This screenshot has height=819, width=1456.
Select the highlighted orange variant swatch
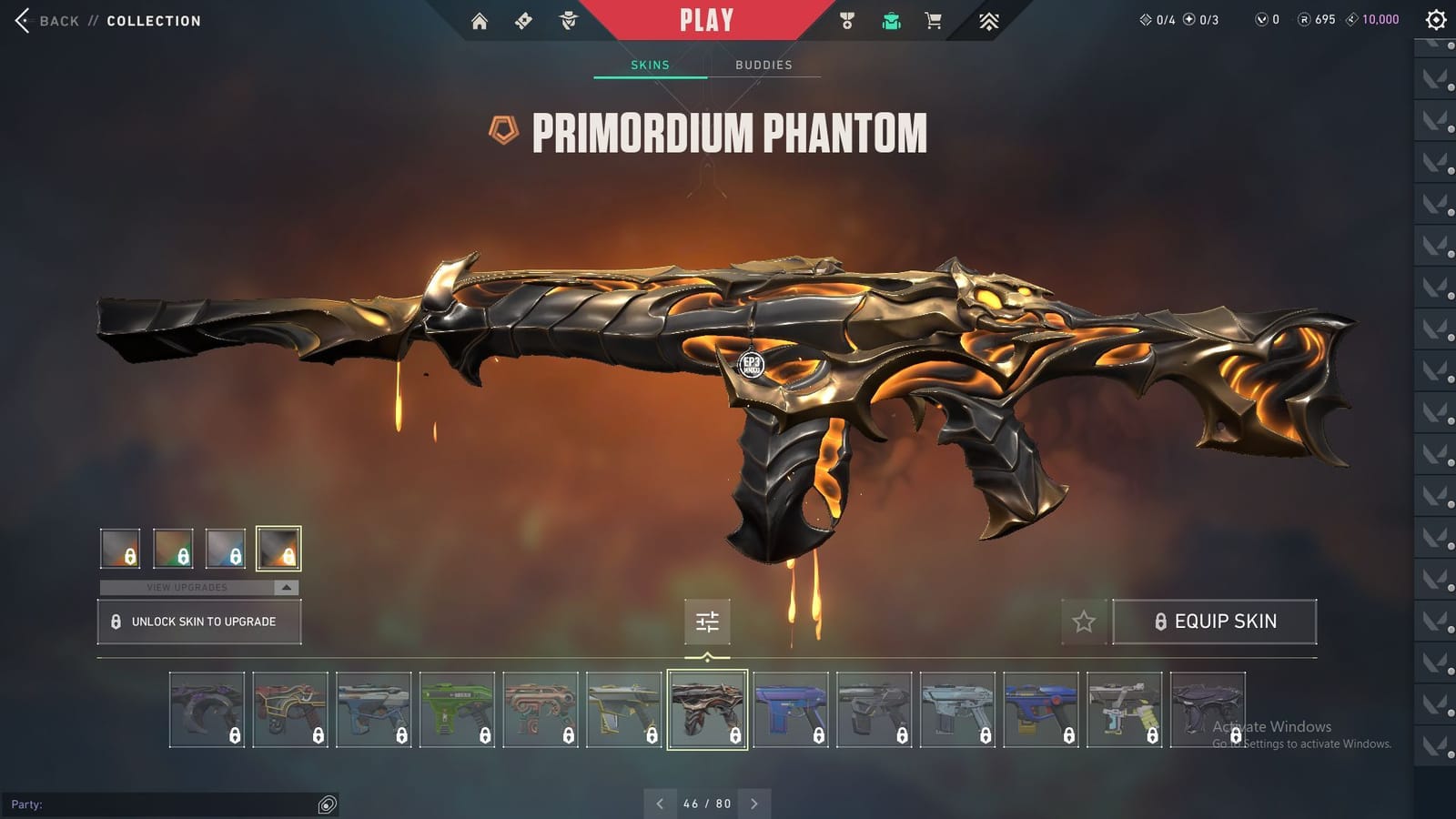tap(278, 547)
